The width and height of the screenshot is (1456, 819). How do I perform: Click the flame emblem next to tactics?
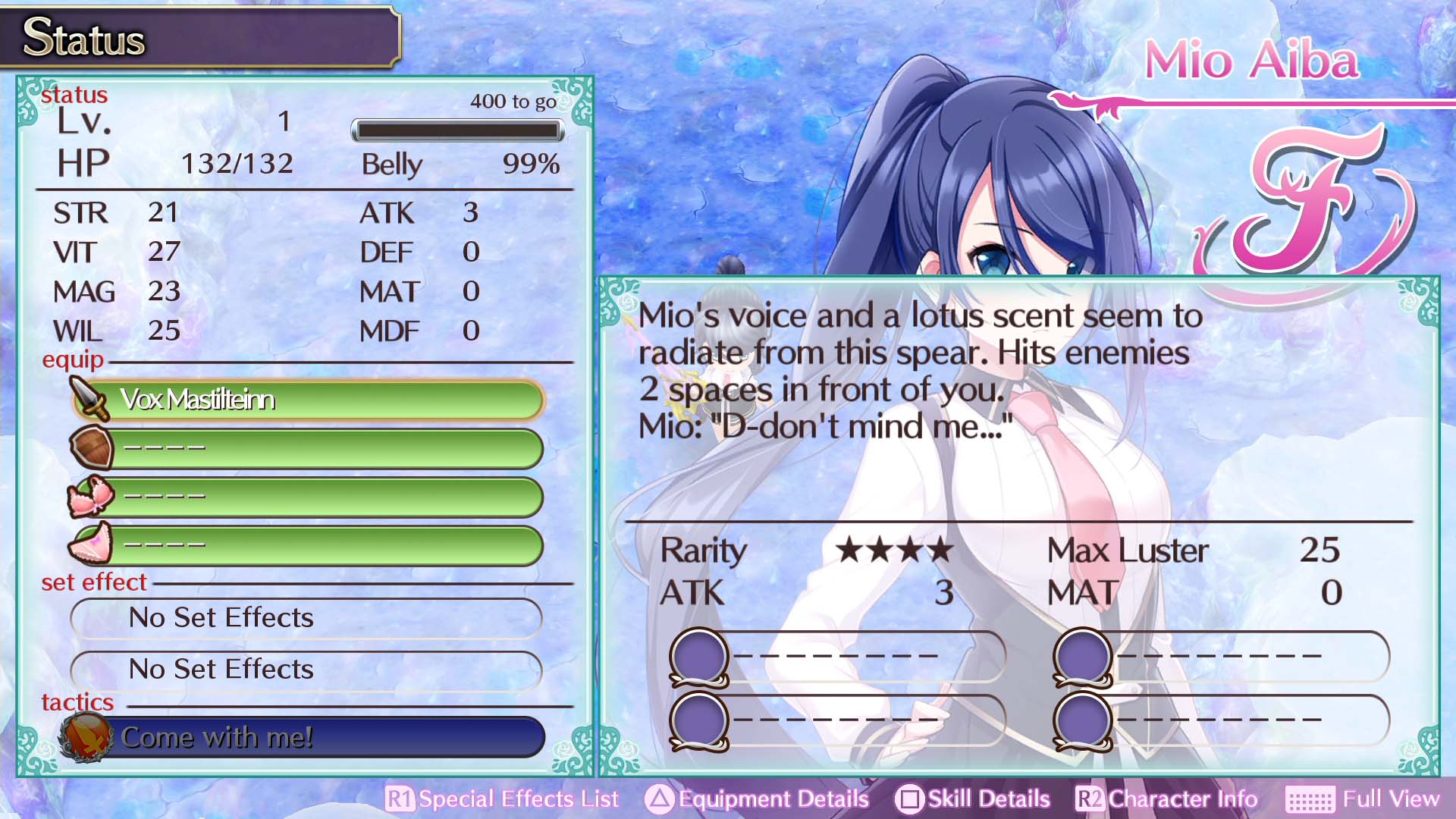pyautogui.click(x=85, y=736)
